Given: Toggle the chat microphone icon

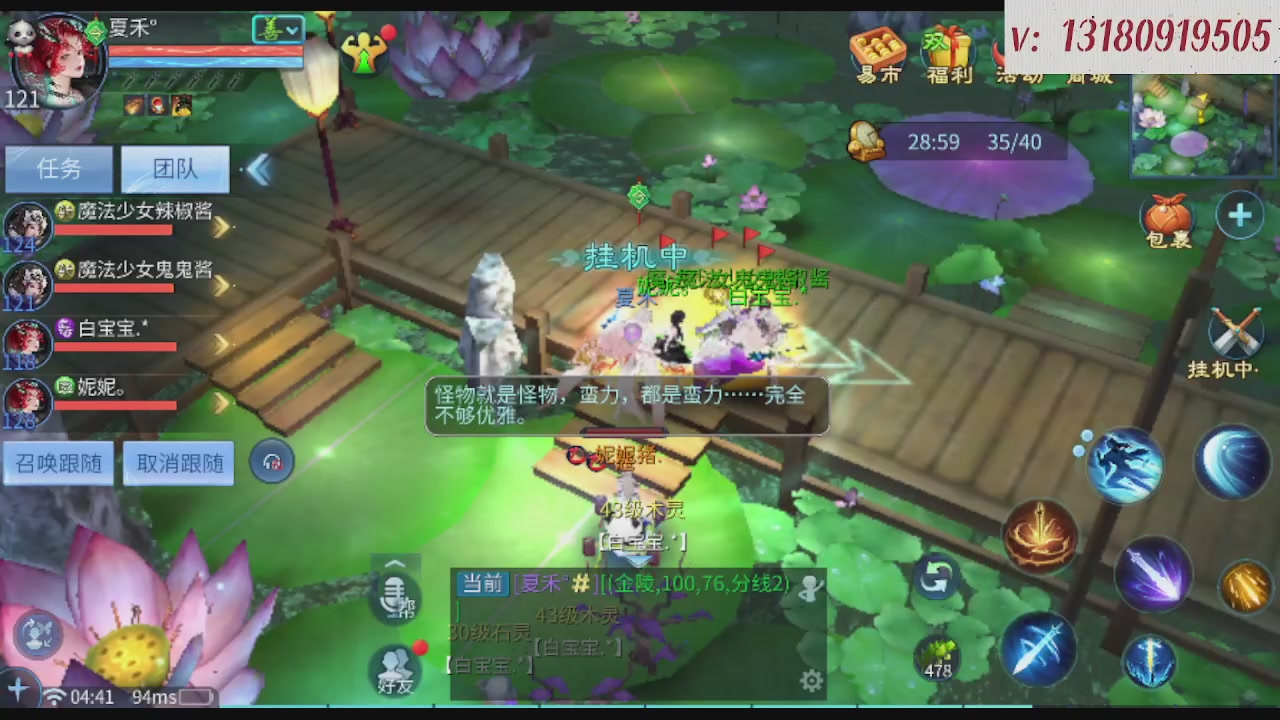Looking at the screenshot, I should tap(394, 597).
